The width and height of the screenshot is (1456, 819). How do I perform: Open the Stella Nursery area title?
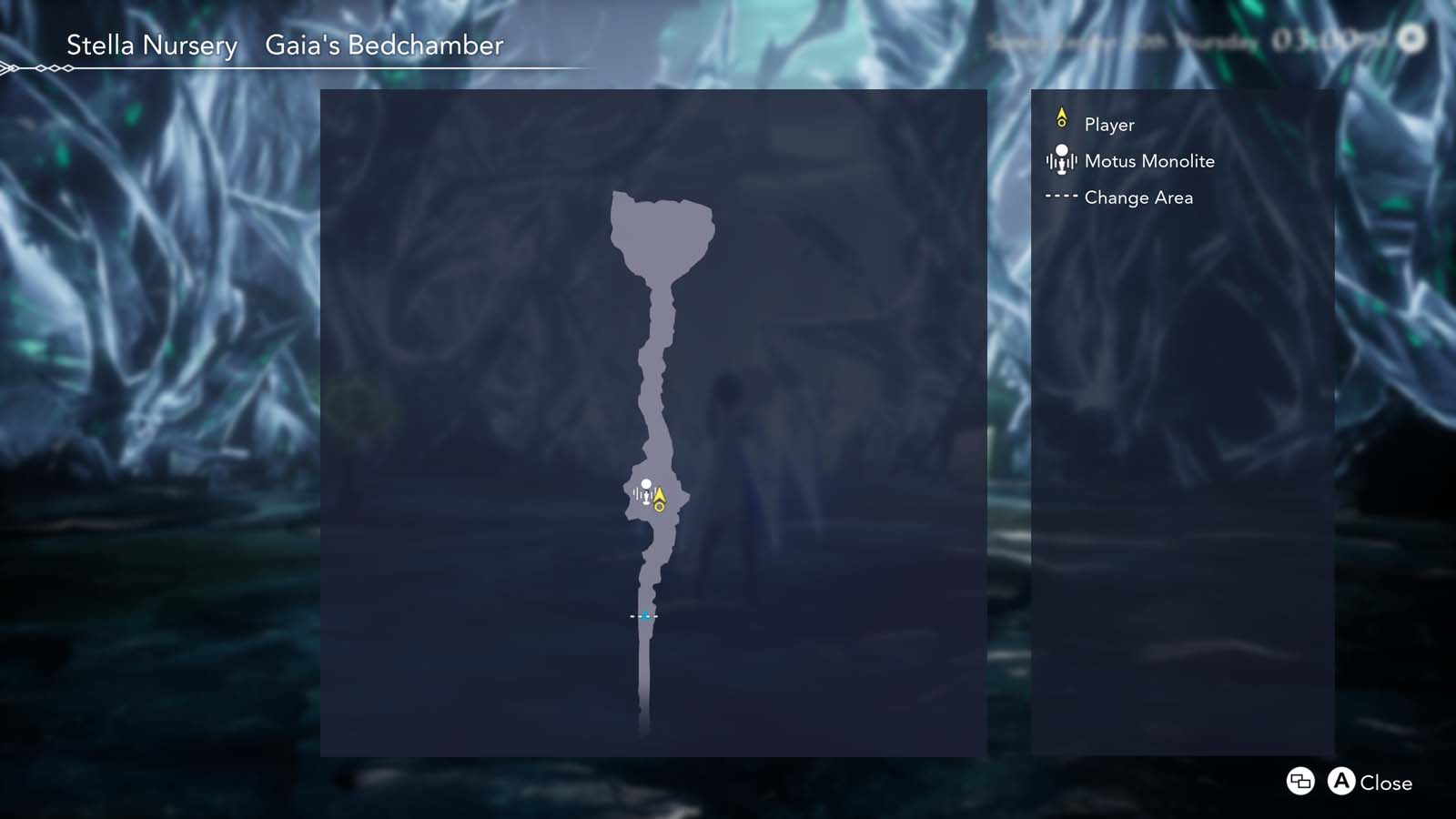(x=152, y=45)
